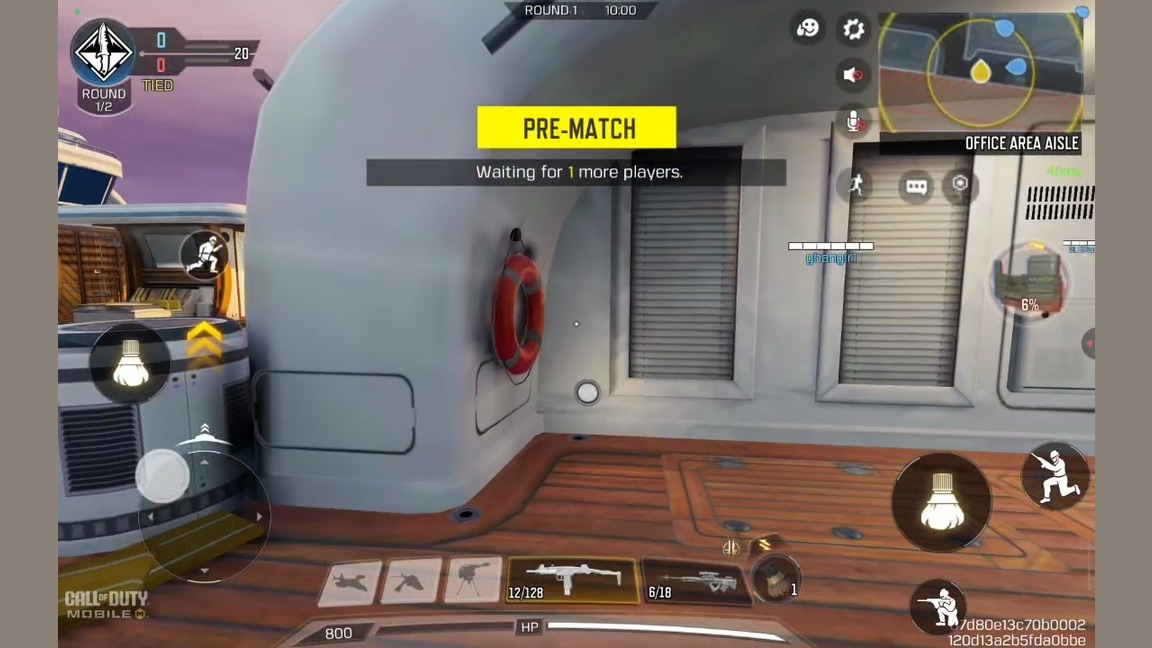Activate the operator skill at 6% charge
Viewport: 1152px width, 648px height.
click(x=1028, y=280)
